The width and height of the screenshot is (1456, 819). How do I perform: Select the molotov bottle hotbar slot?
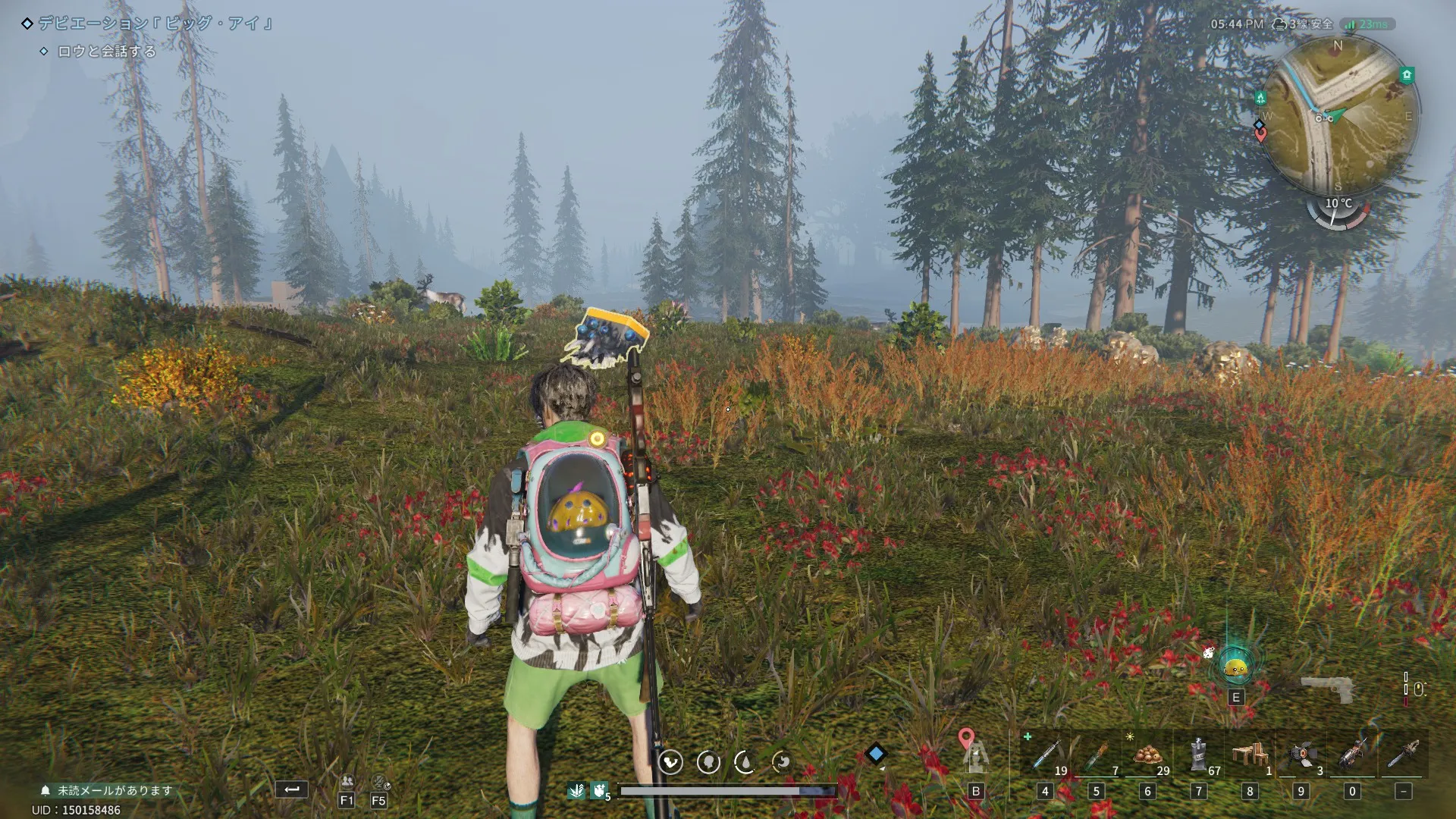pyautogui.click(x=1096, y=755)
